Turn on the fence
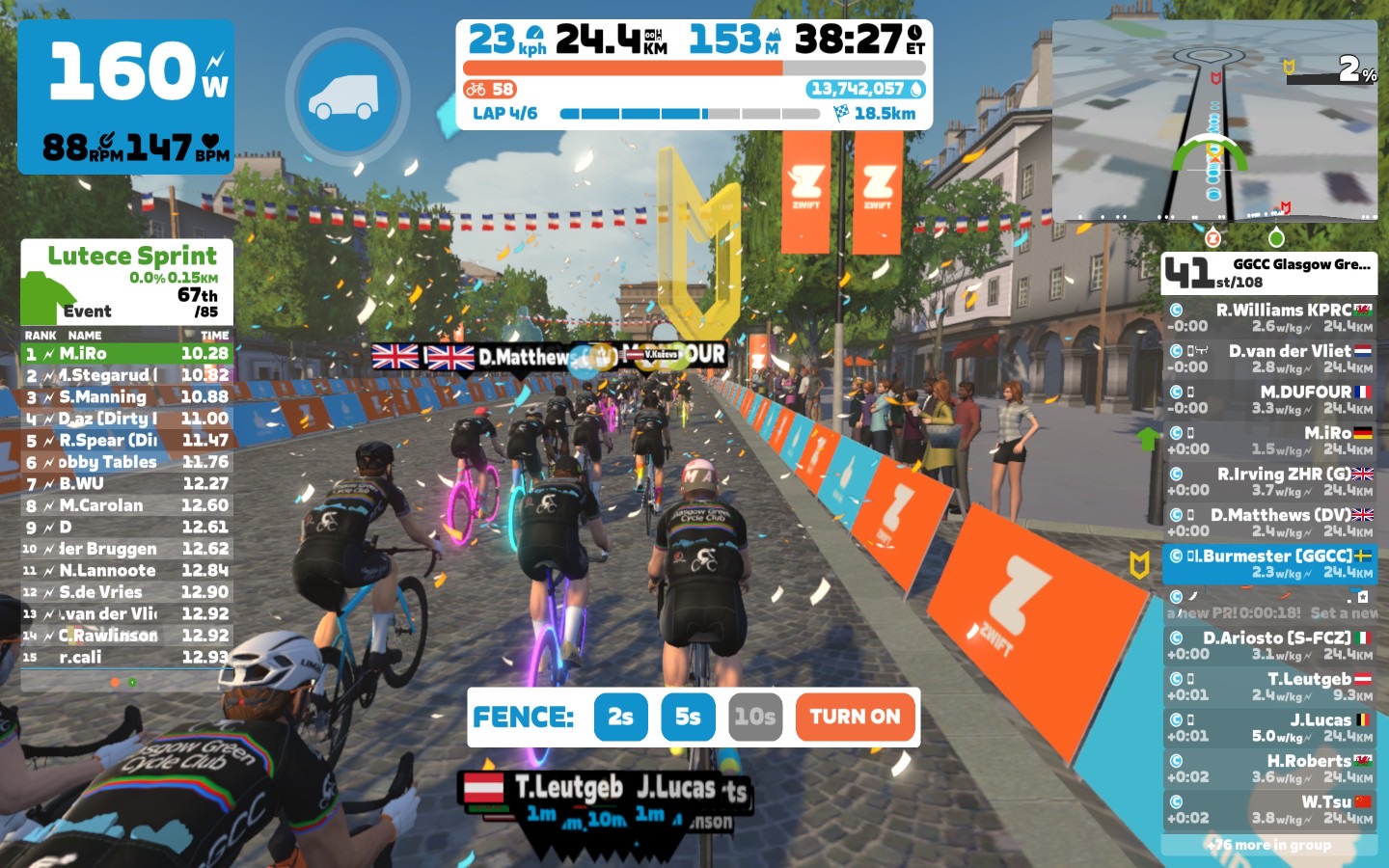Viewport: 1389px width, 868px height. pos(855,717)
